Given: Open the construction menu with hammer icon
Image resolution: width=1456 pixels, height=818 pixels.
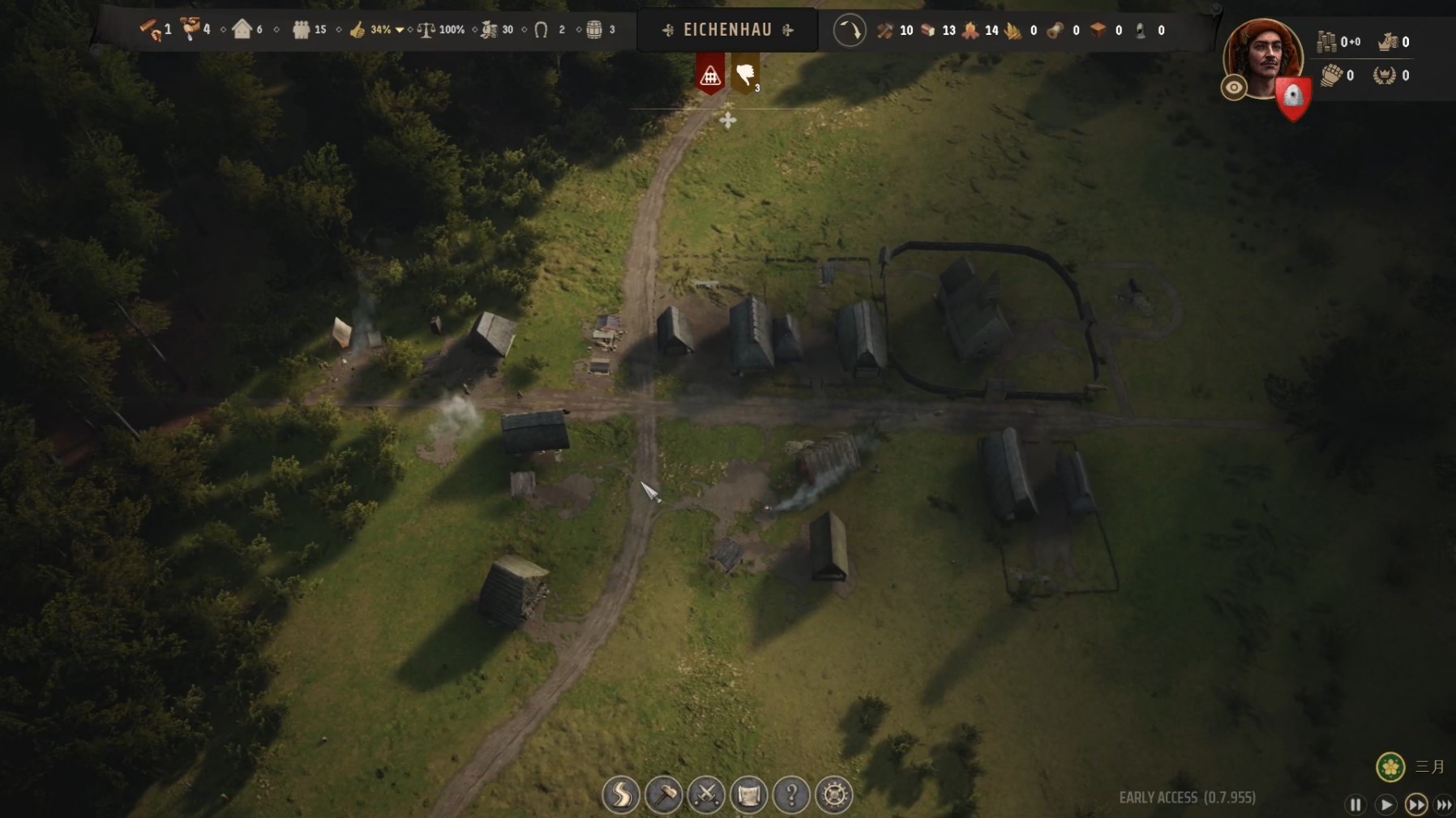Looking at the screenshot, I should [663, 795].
